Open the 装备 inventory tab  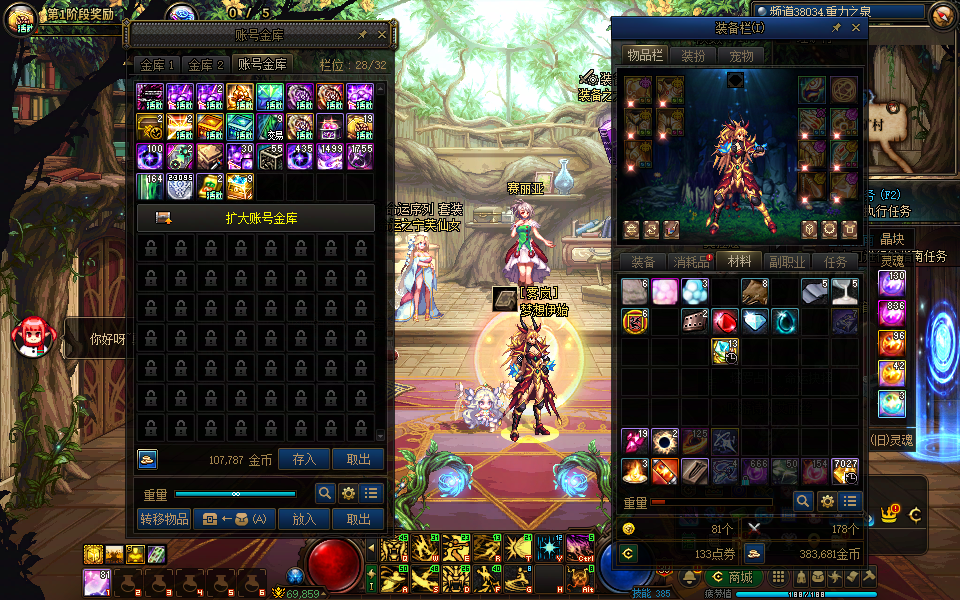pos(643,262)
